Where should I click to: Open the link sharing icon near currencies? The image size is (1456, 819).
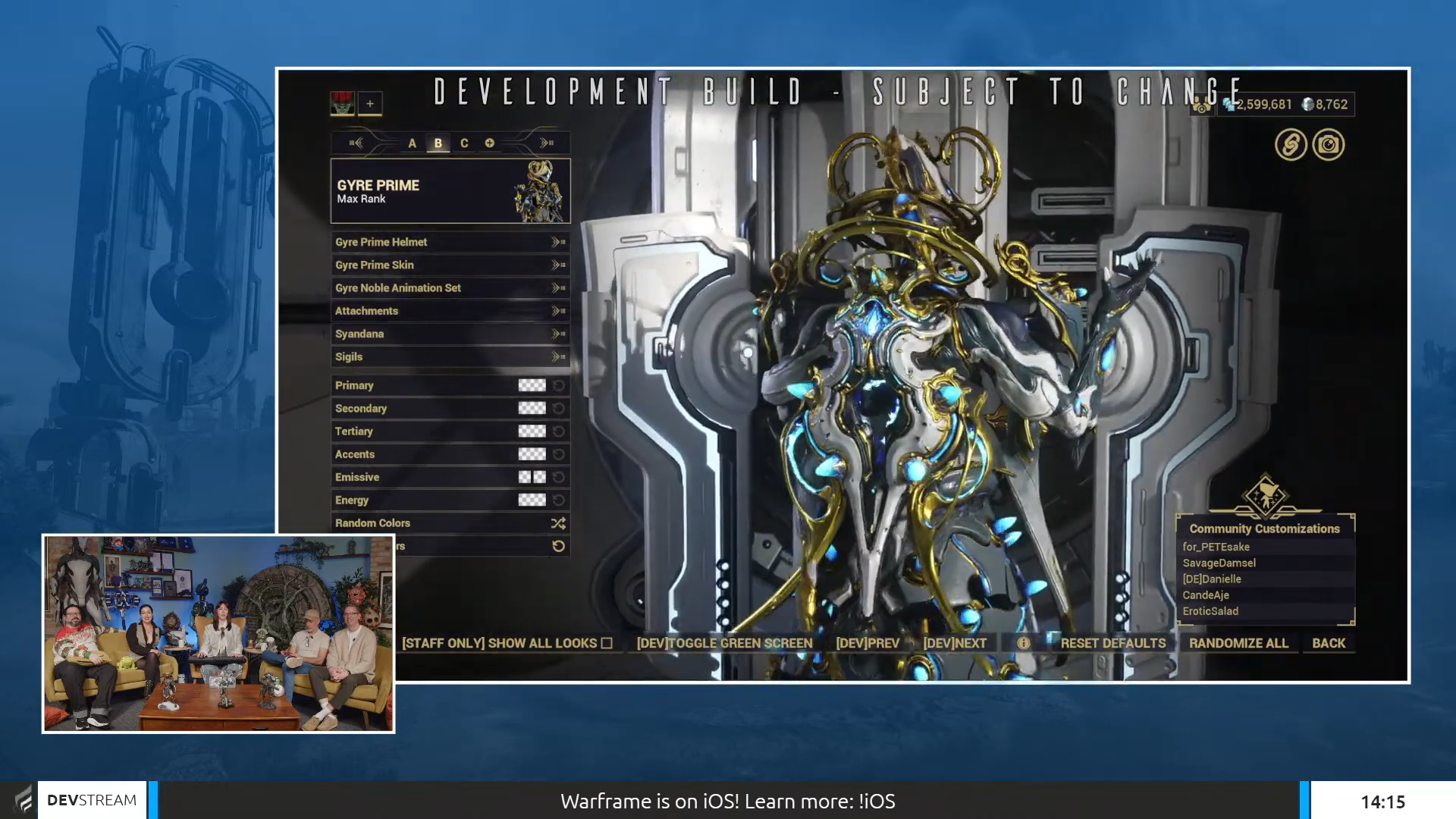pyautogui.click(x=1291, y=145)
